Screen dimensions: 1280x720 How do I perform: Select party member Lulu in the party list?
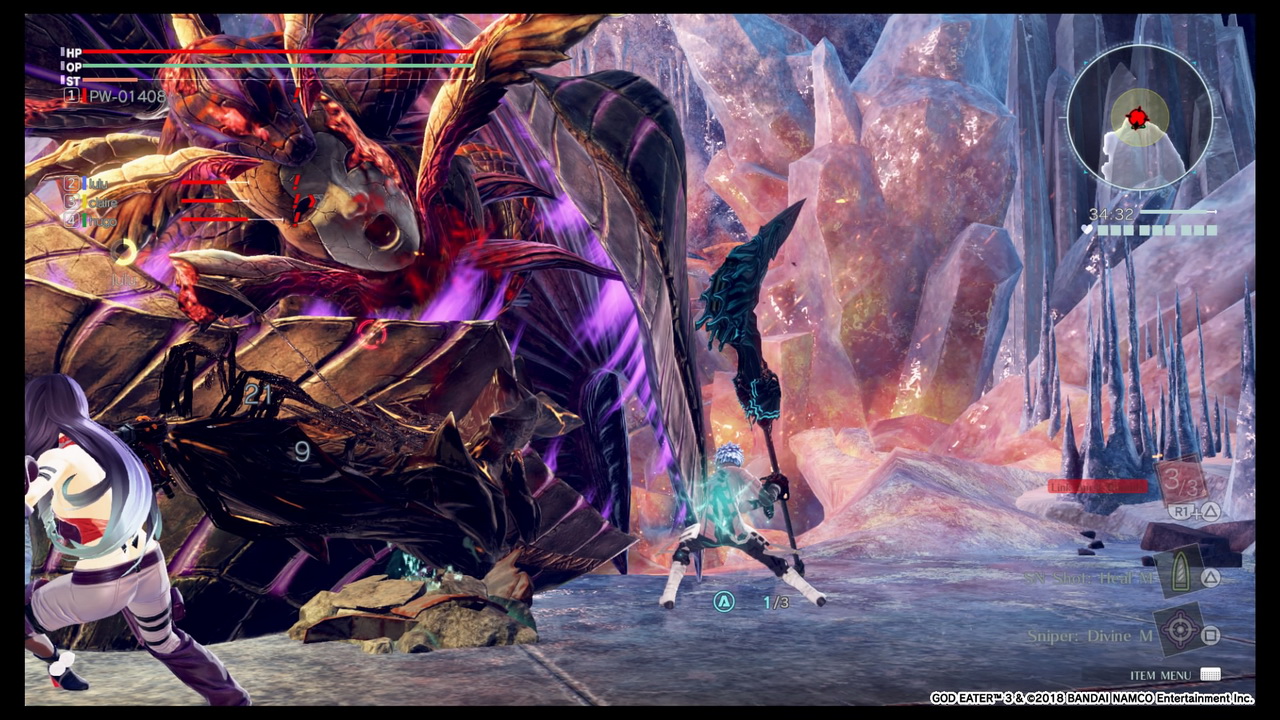coord(96,184)
